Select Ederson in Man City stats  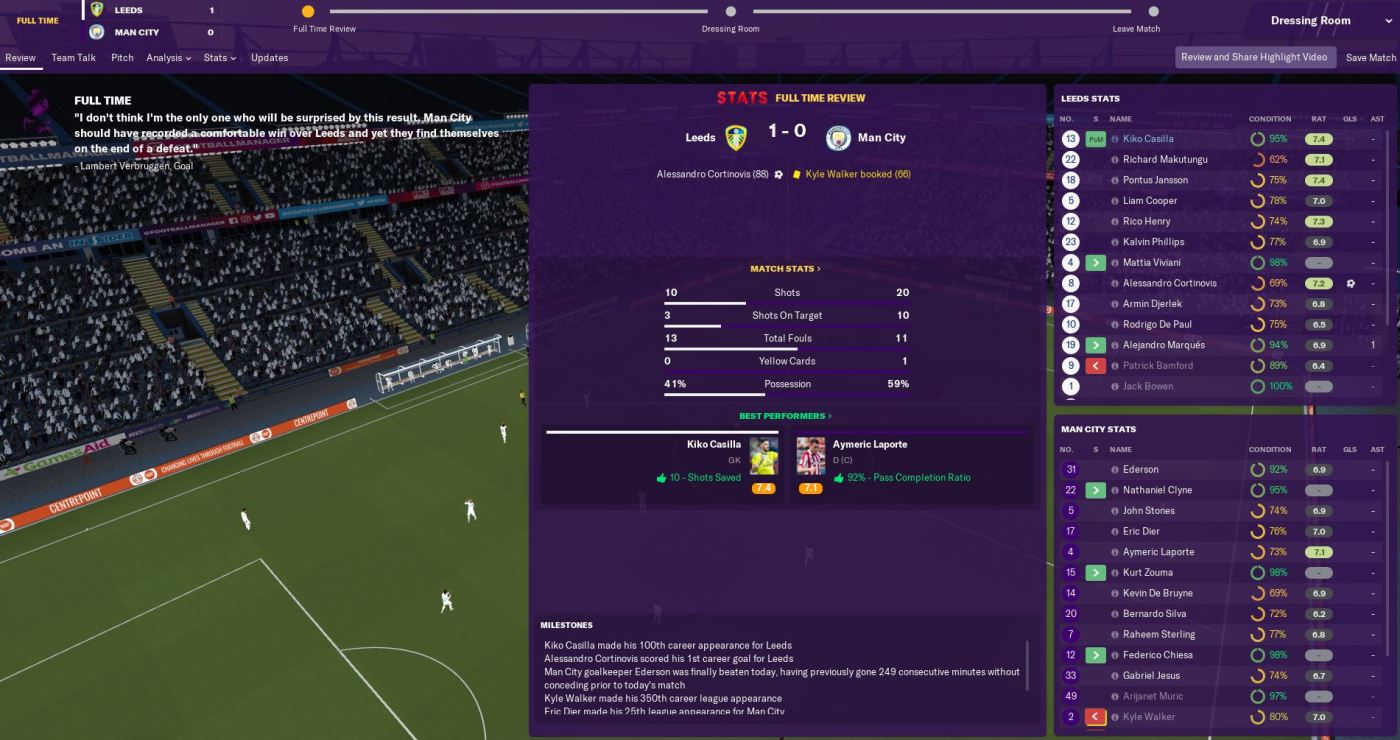[1140, 470]
